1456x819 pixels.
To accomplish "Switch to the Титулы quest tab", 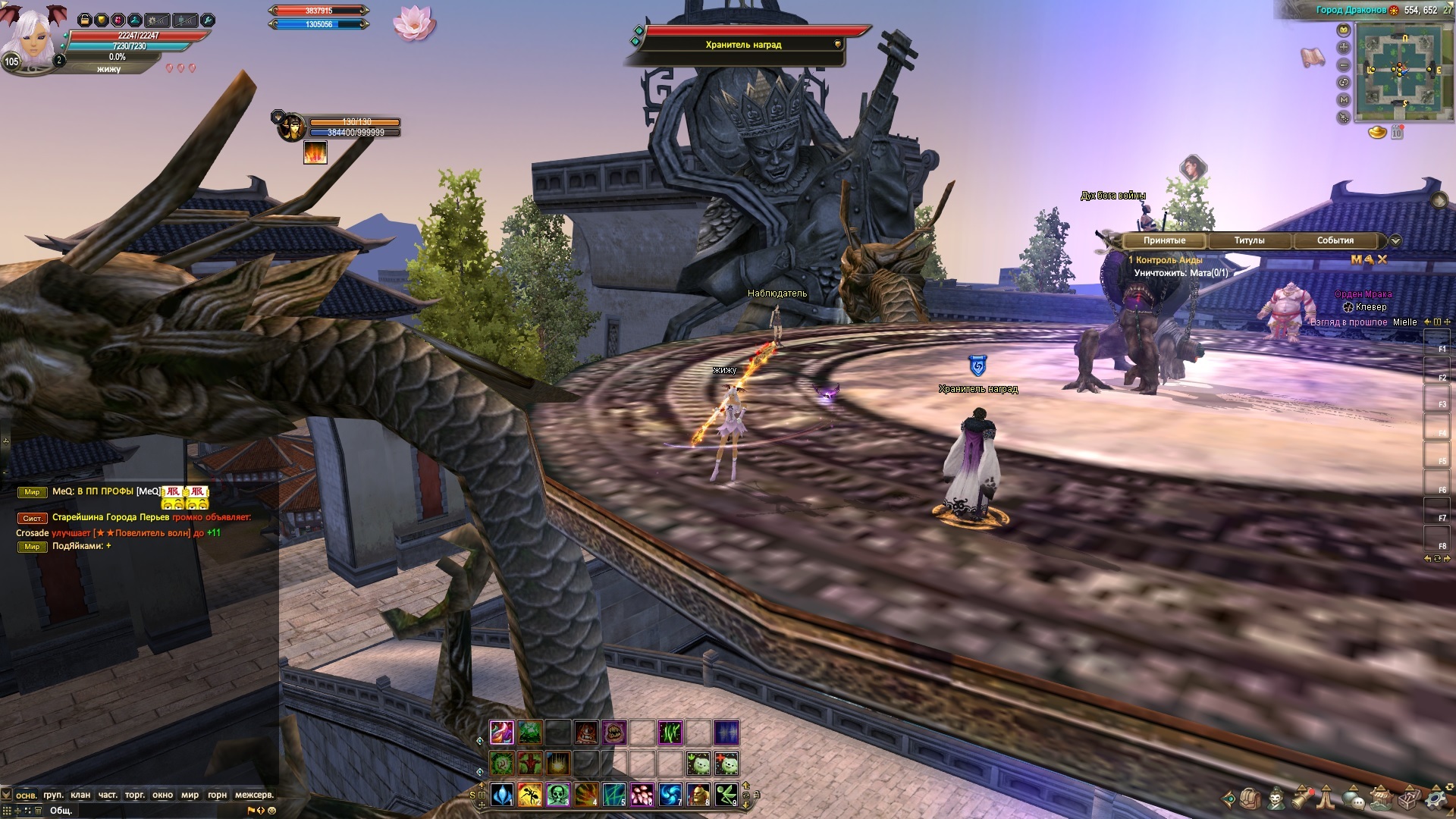I will (x=1249, y=240).
